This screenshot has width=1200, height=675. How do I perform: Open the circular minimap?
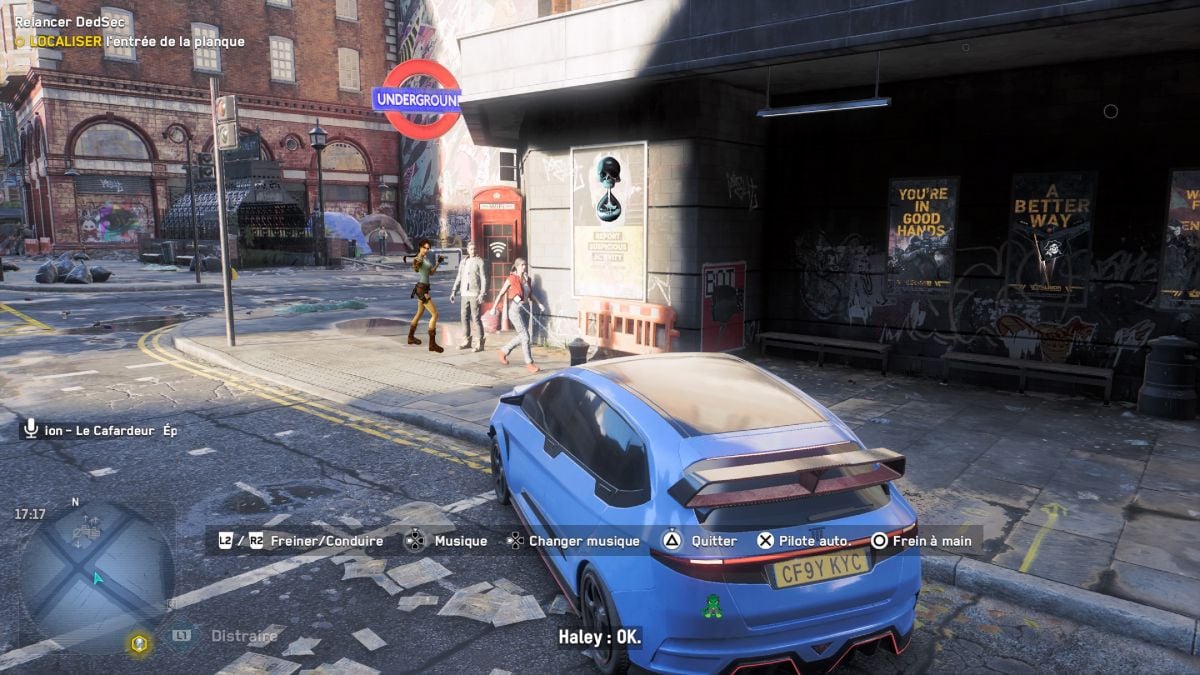(96, 577)
